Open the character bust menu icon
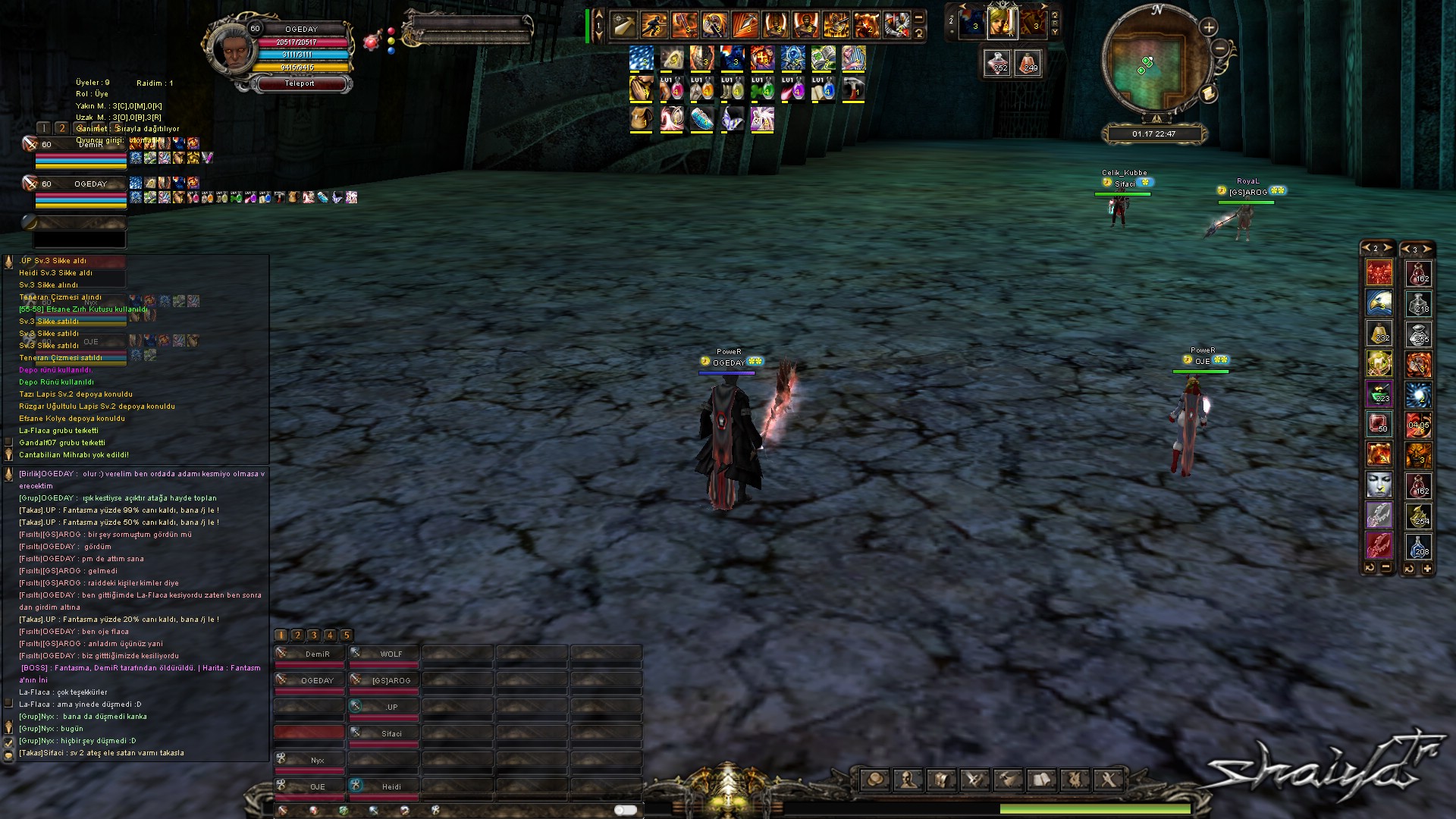The height and width of the screenshot is (819, 1456). tap(908, 779)
